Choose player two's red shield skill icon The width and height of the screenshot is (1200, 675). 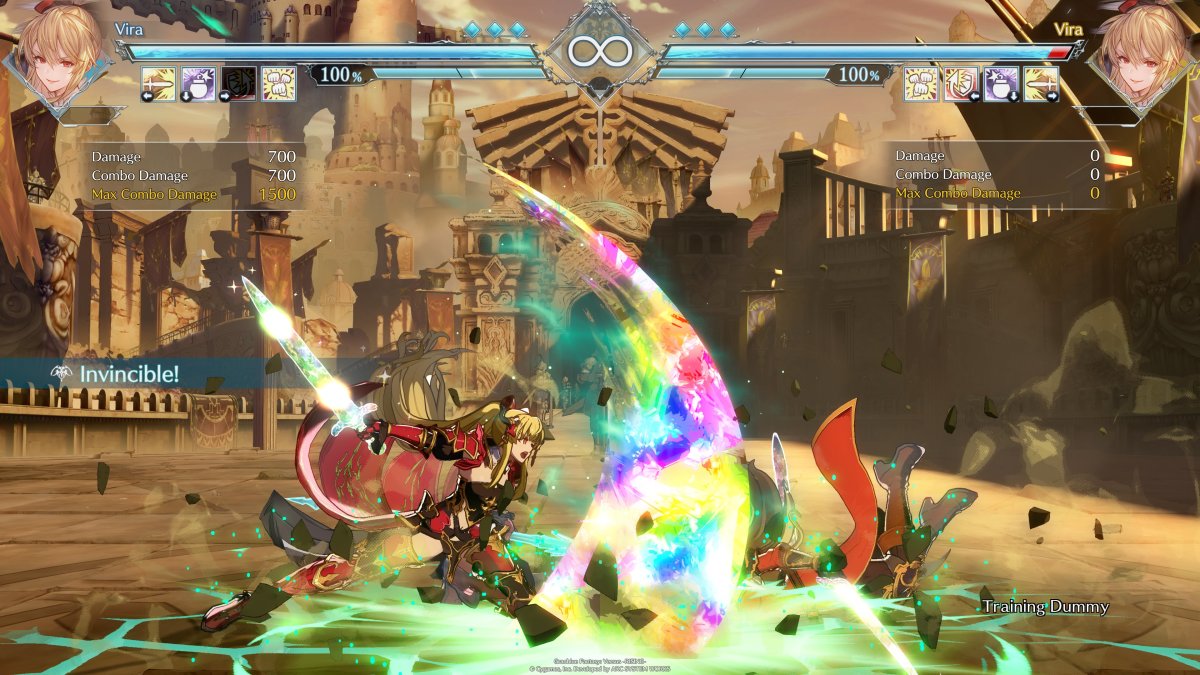click(961, 84)
